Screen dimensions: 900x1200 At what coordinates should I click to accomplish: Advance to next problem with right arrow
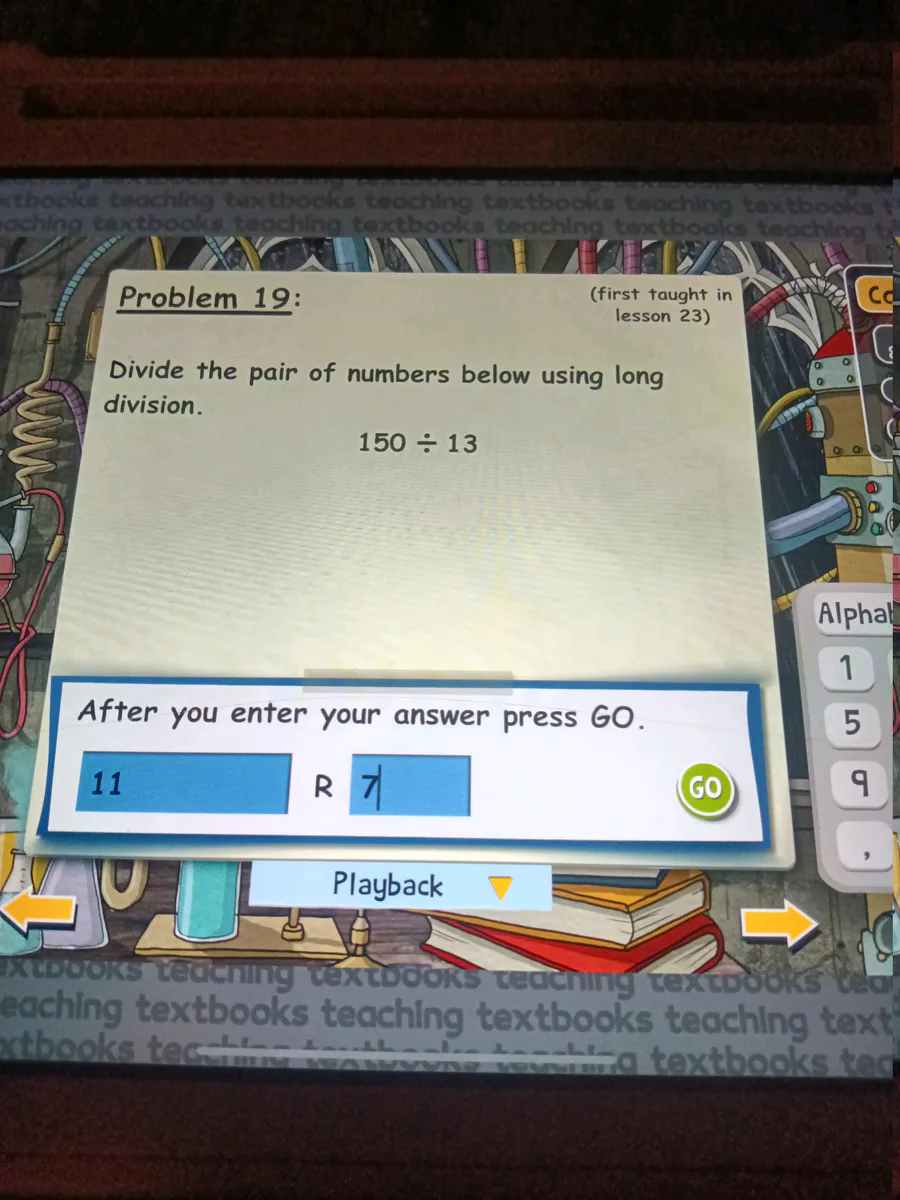coord(779,922)
